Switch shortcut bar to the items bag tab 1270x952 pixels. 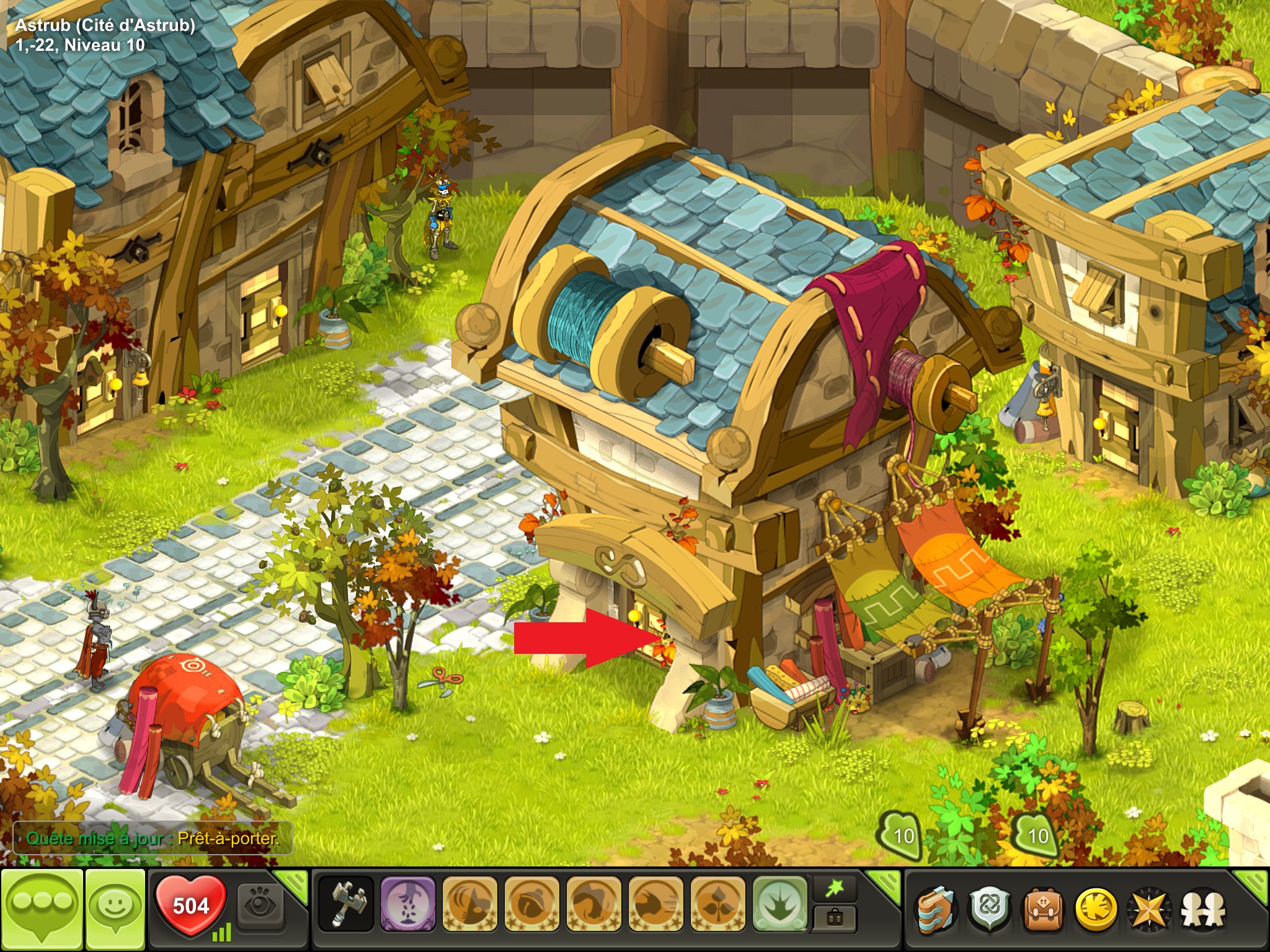point(835,919)
